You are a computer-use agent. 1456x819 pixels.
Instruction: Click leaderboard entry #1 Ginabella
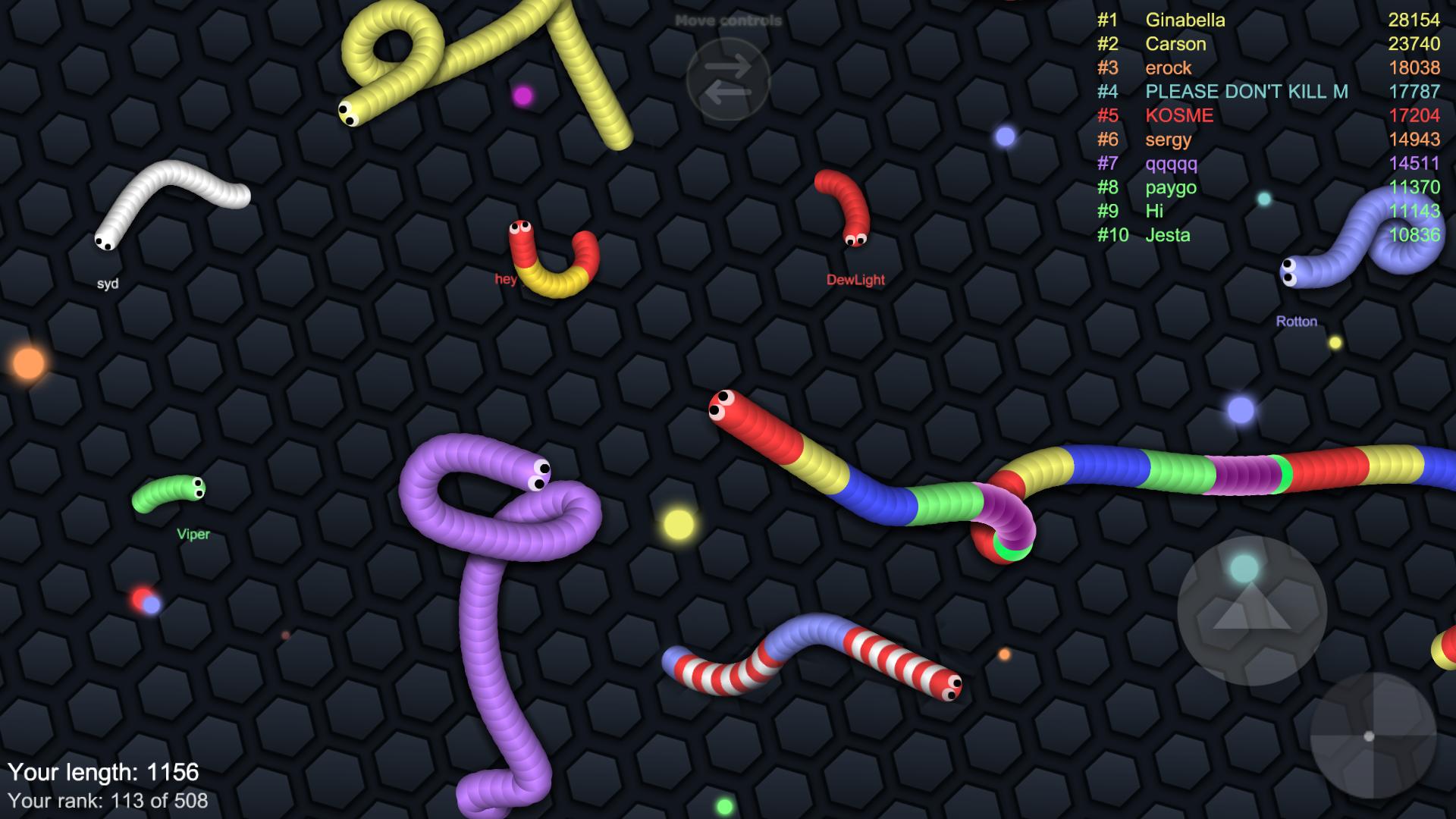pos(1186,20)
